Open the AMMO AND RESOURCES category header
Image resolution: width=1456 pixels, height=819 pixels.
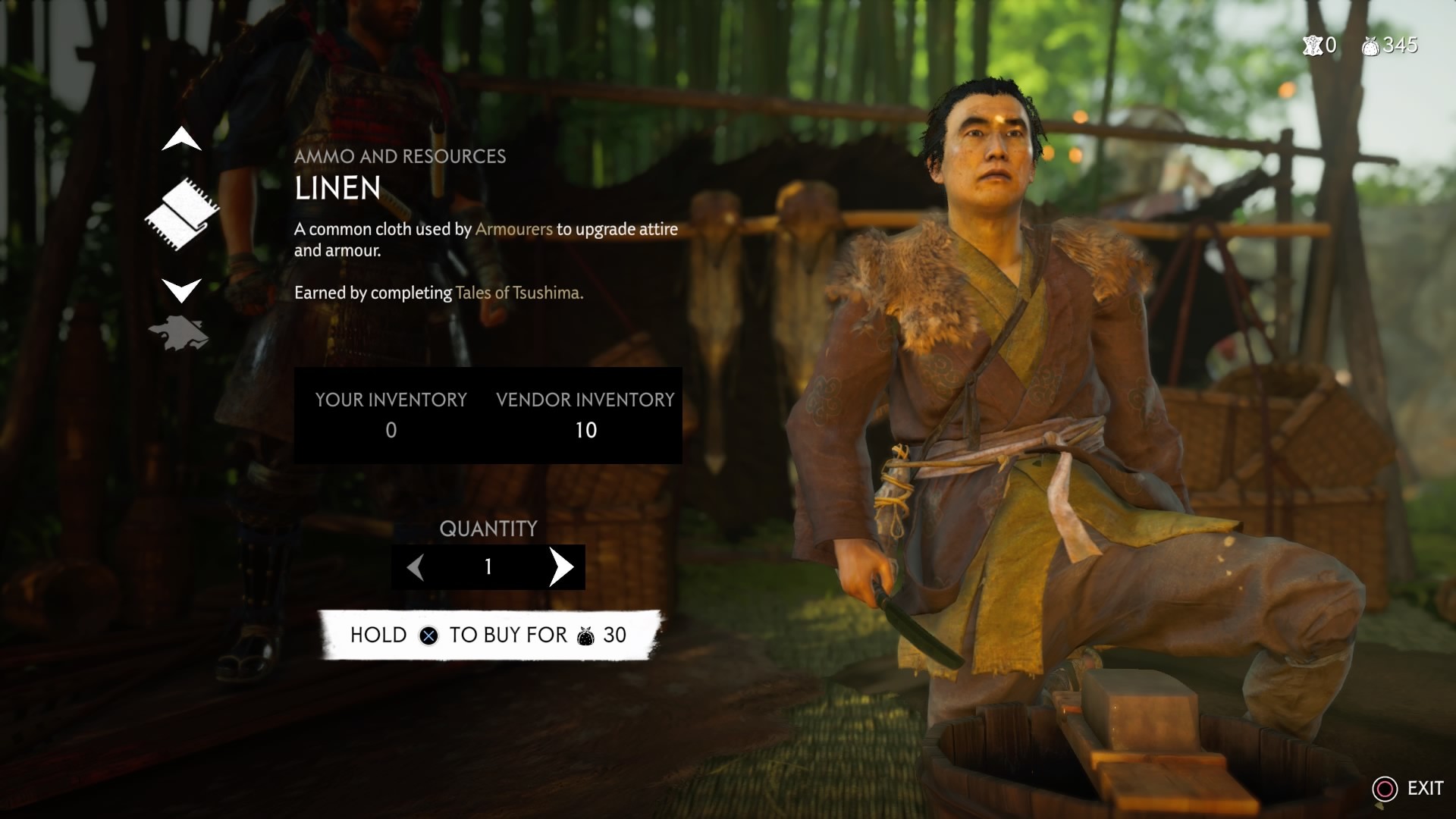coord(400,157)
